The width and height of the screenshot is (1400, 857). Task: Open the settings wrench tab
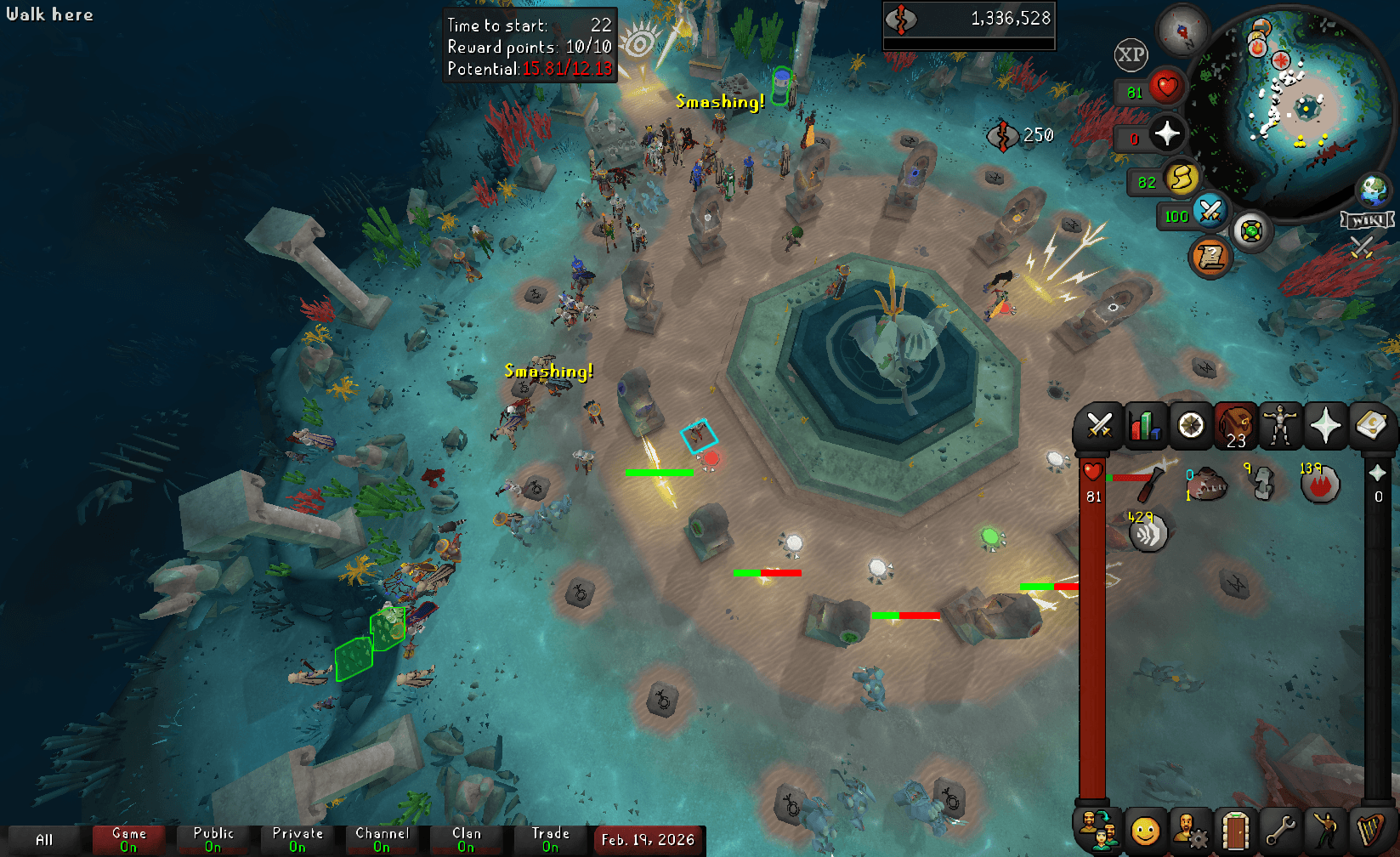point(1281,831)
